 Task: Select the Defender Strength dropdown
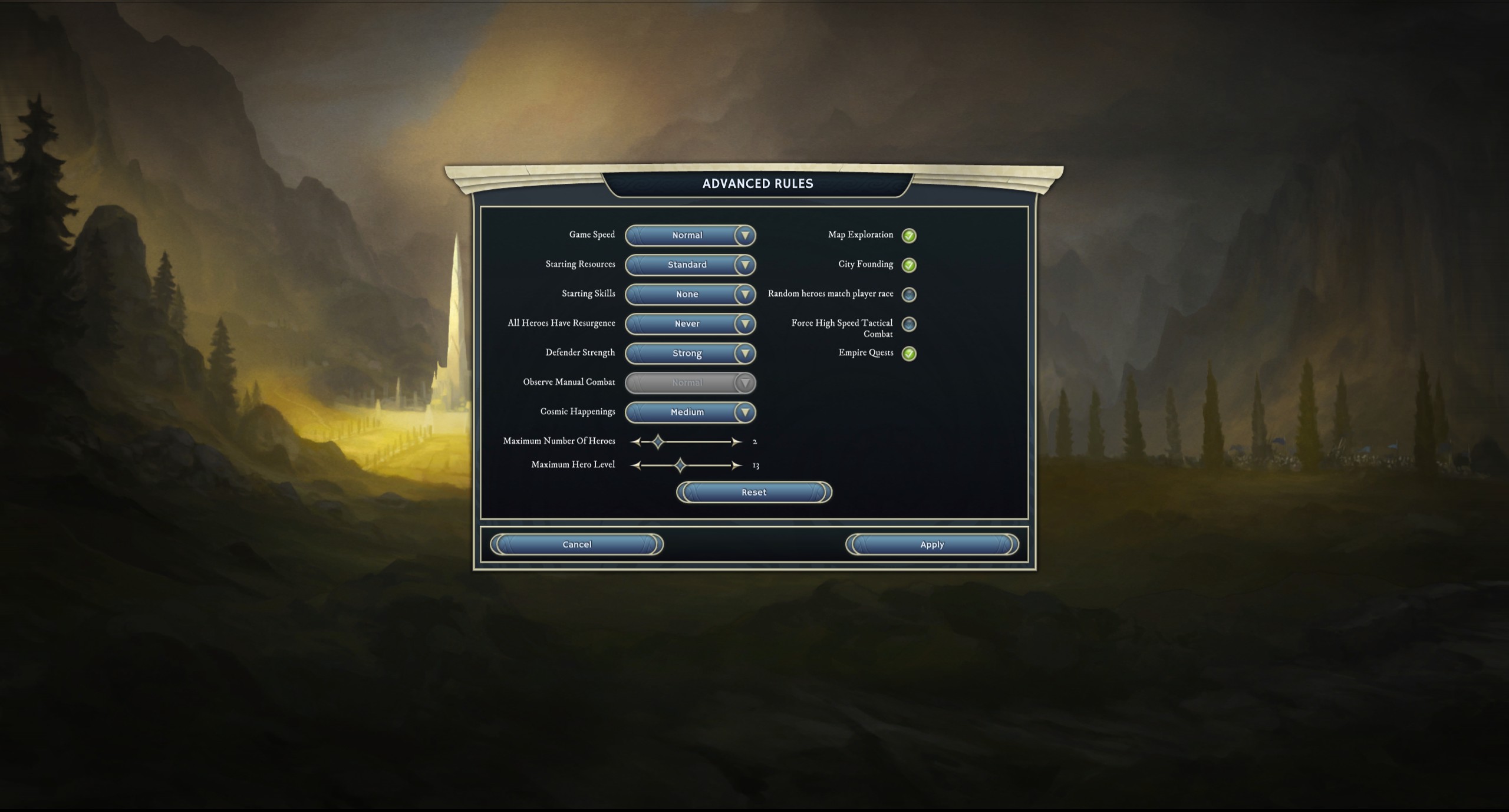[x=690, y=353]
